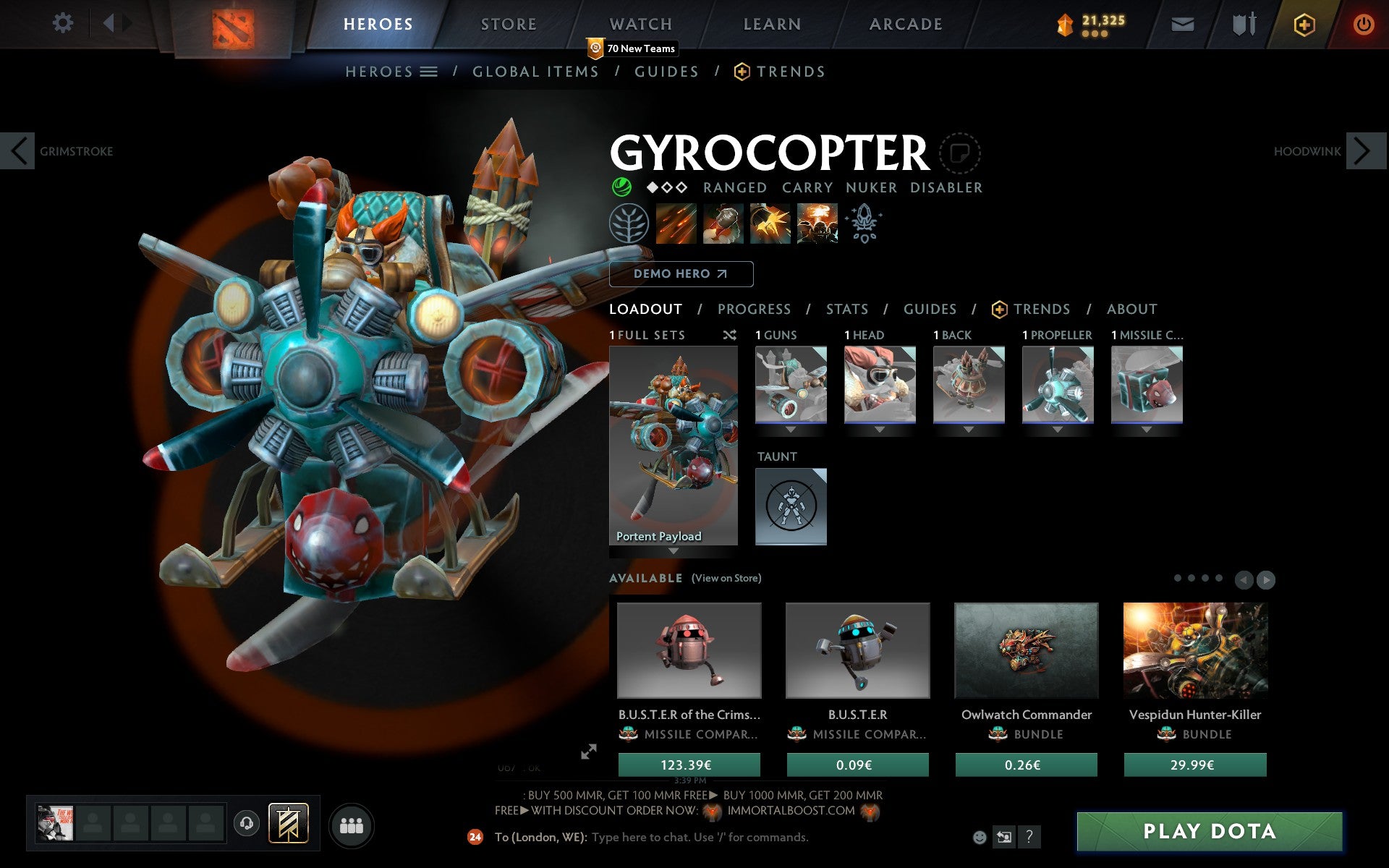Open the next page arrow in Available carousel
This screenshot has width=1389, height=868.
(1265, 579)
